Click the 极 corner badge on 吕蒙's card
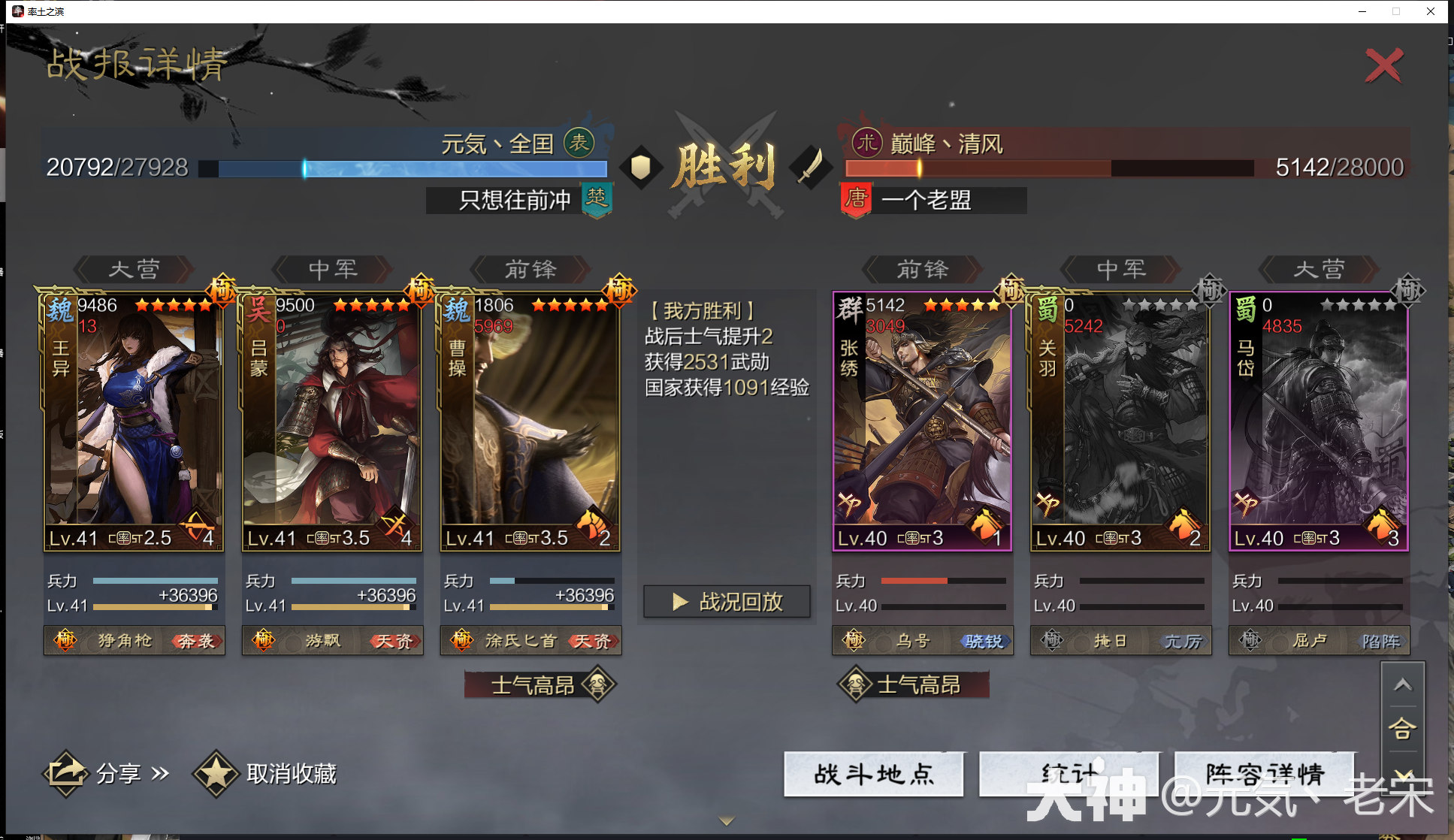 tap(421, 289)
